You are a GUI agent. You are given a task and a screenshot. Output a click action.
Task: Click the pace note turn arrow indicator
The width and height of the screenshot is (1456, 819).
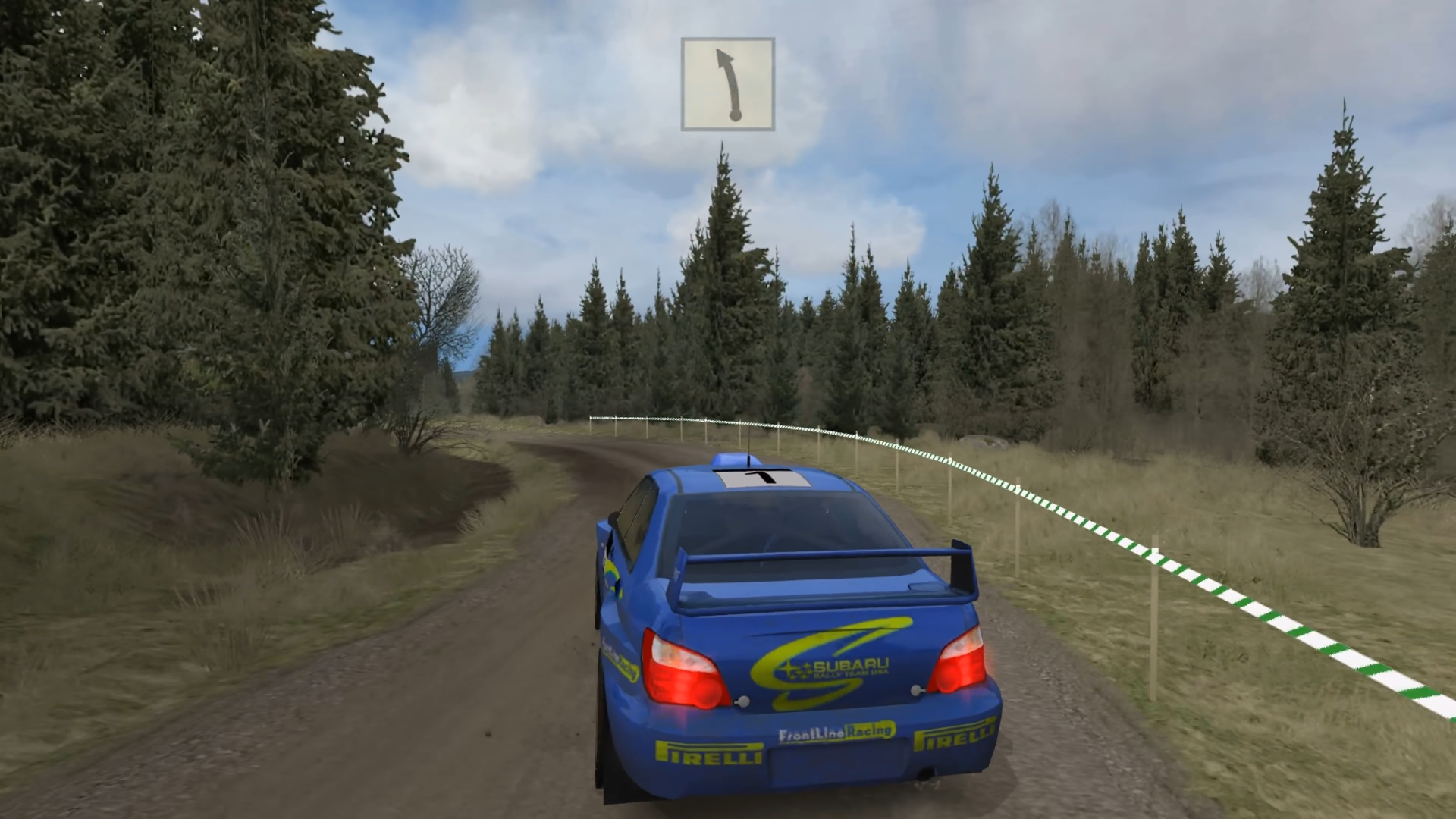click(727, 83)
